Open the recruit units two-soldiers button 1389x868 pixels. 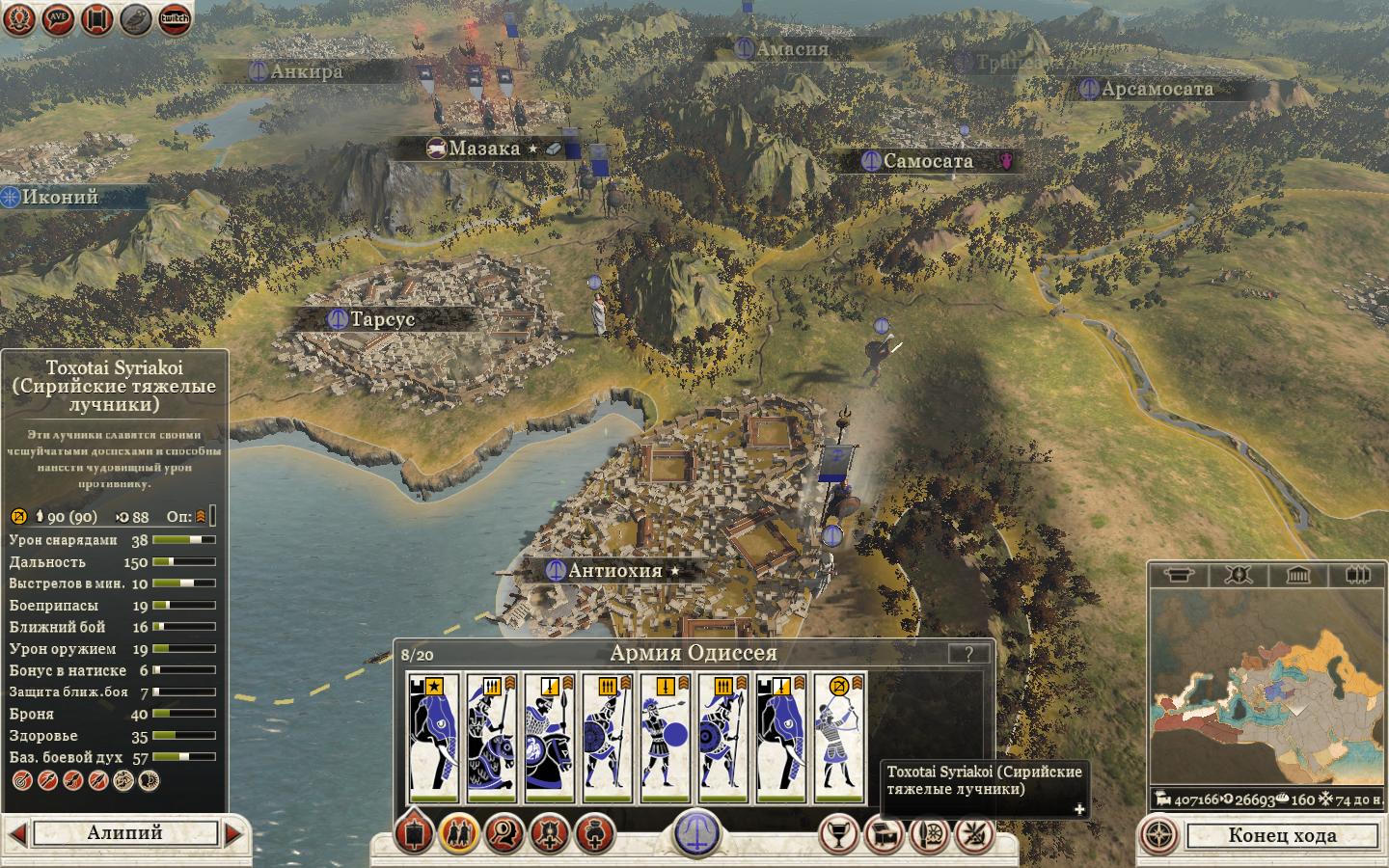459,832
